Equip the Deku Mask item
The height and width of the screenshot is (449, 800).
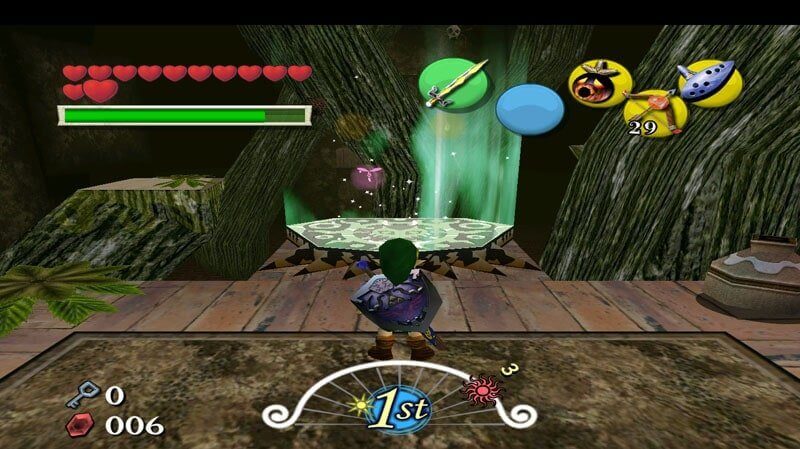tap(599, 82)
